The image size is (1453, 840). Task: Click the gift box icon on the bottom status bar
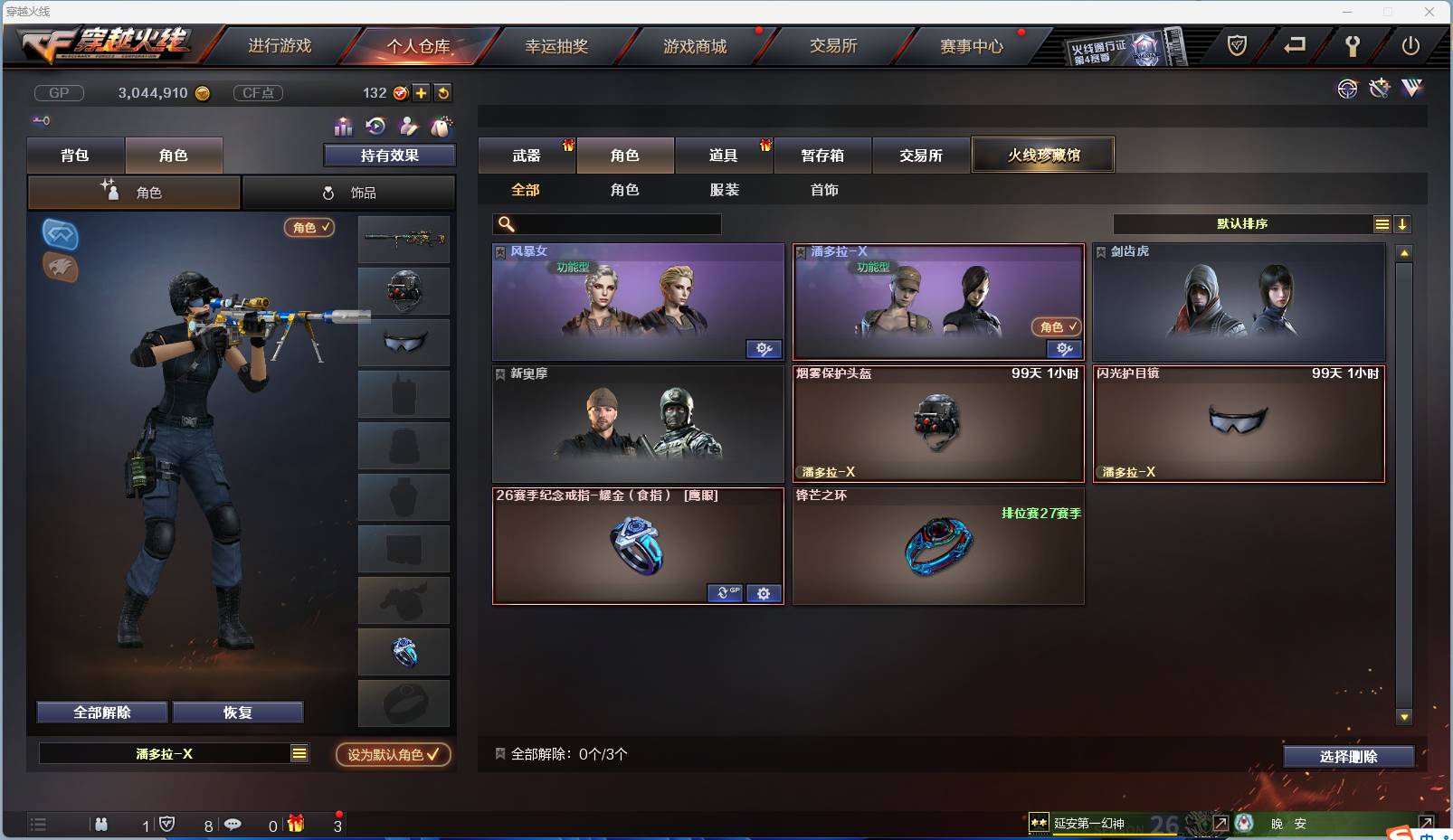[293, 824]
